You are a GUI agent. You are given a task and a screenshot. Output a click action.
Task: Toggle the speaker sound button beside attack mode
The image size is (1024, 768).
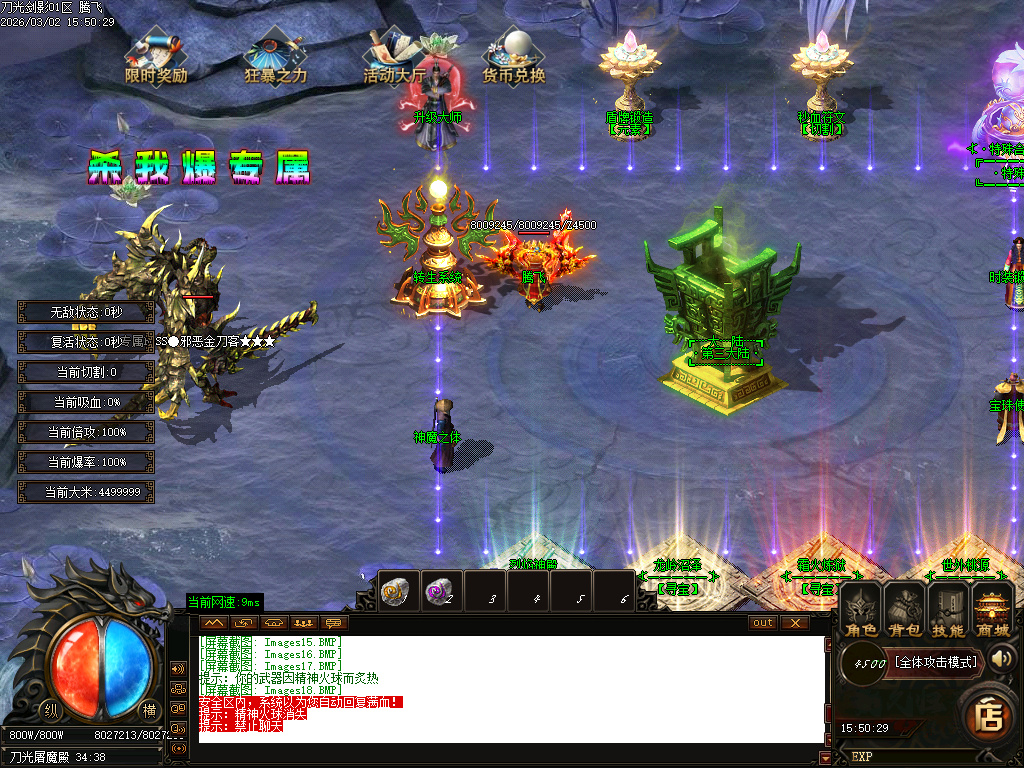point(1003,658)
